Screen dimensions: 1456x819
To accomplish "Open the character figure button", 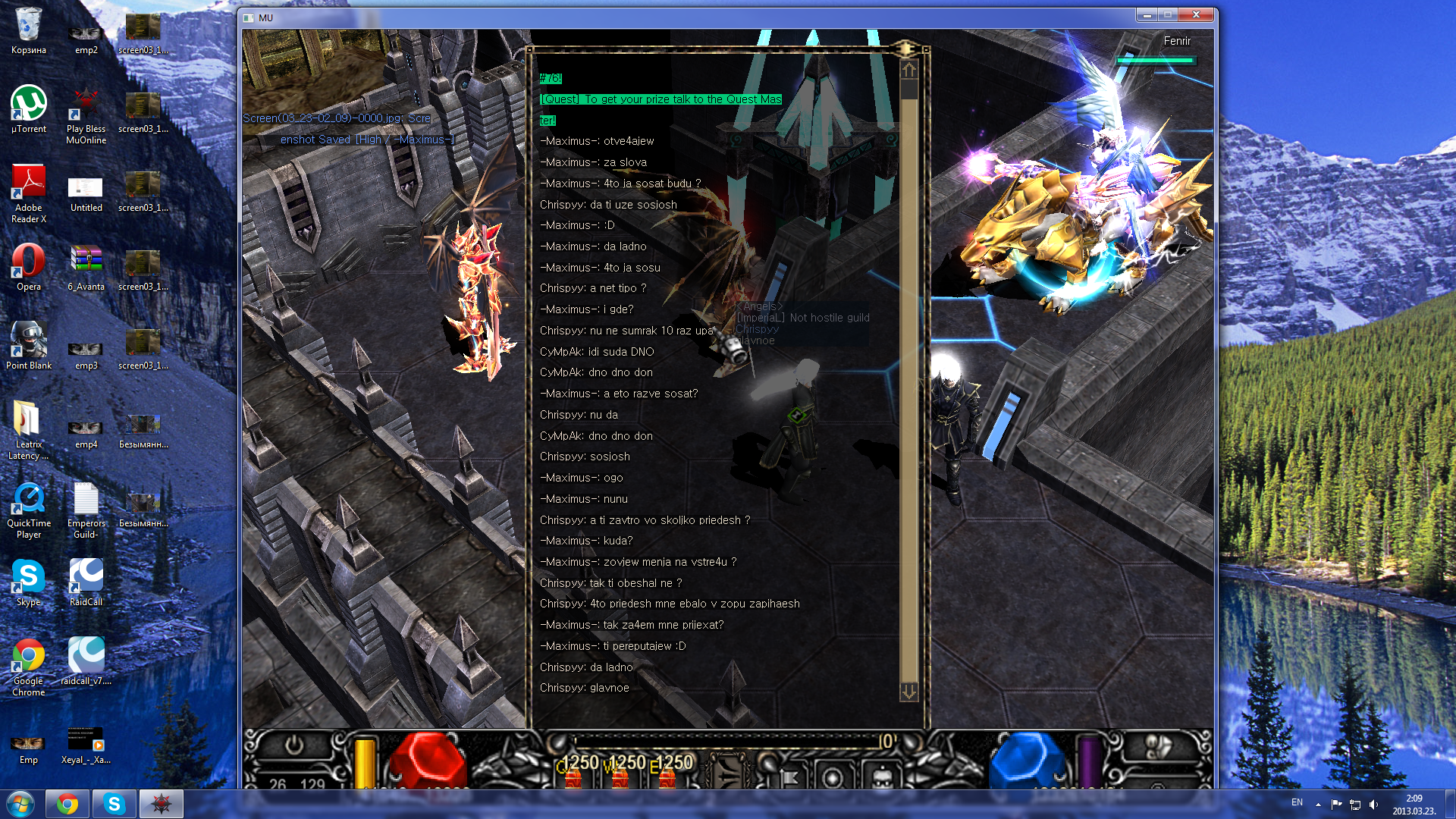I will (x=881, y=778).
